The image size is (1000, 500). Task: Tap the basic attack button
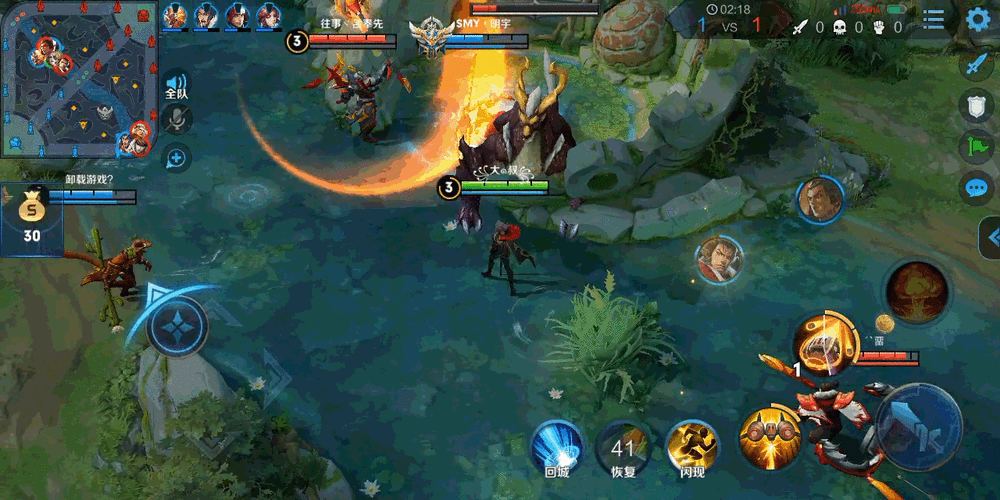(918, 426)
